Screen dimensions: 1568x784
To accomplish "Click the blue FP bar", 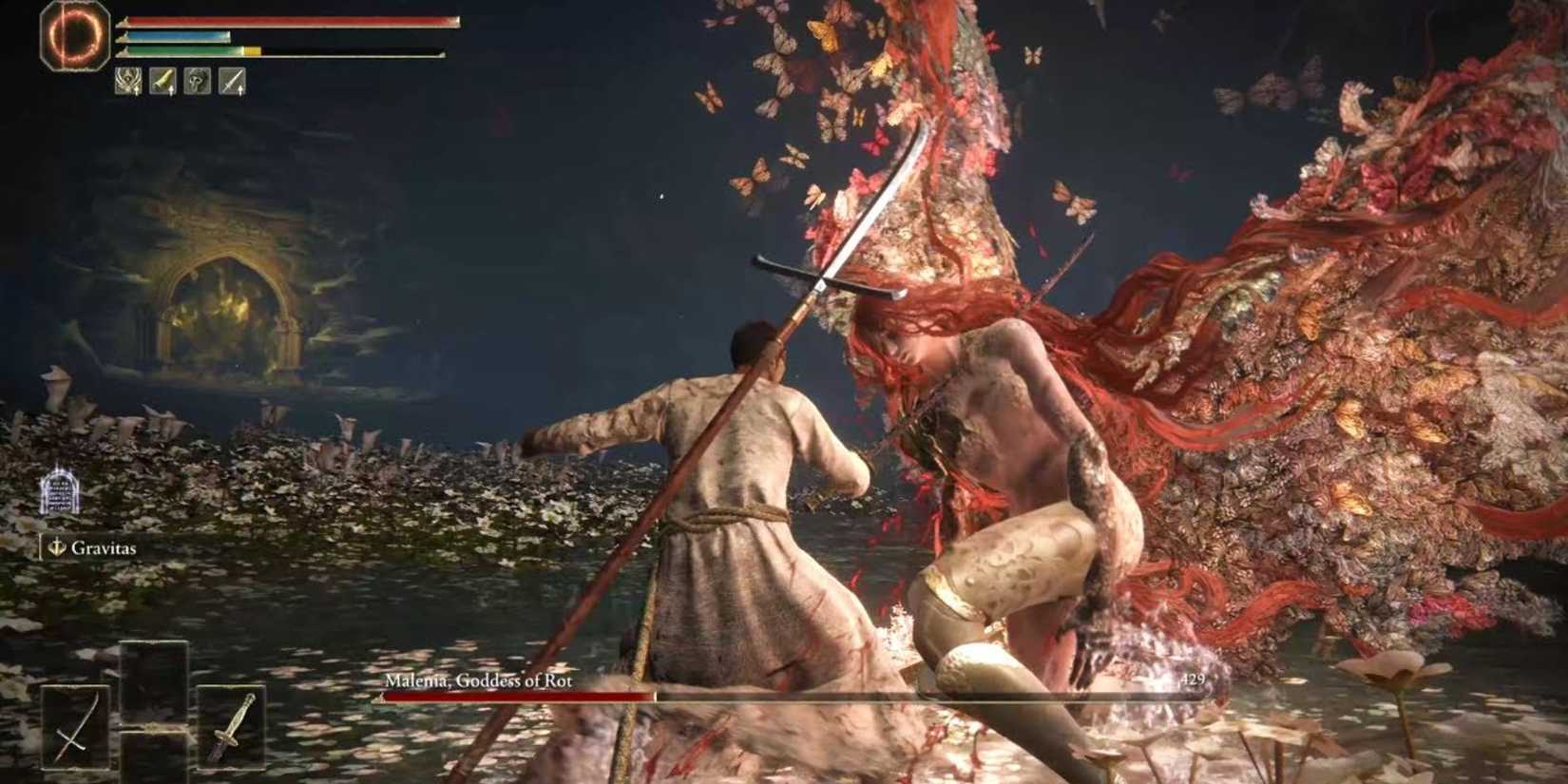I will click(176, 37).
